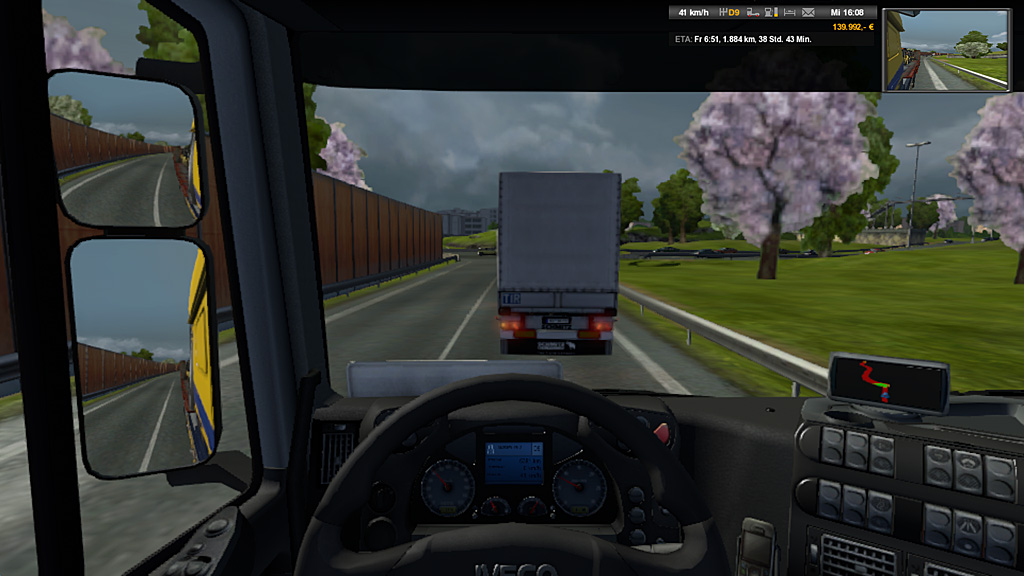Viewport: 1024px width, 576px height.
Task: Select the rear-view mirror camera thumbnail
Action: pyautogui.click(x=946, y=50)
